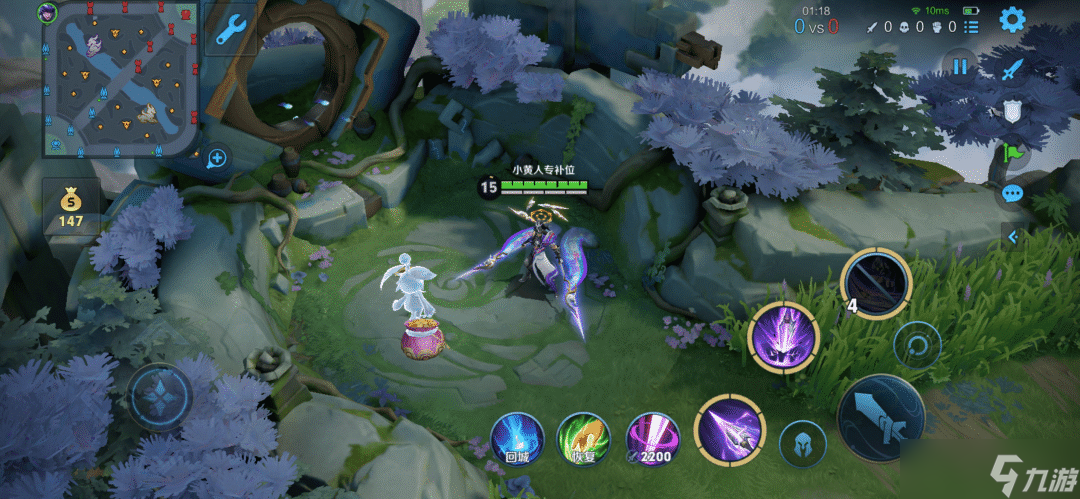
Task: Tap the blue sword button below settings
Action: tap(1013, 69)
